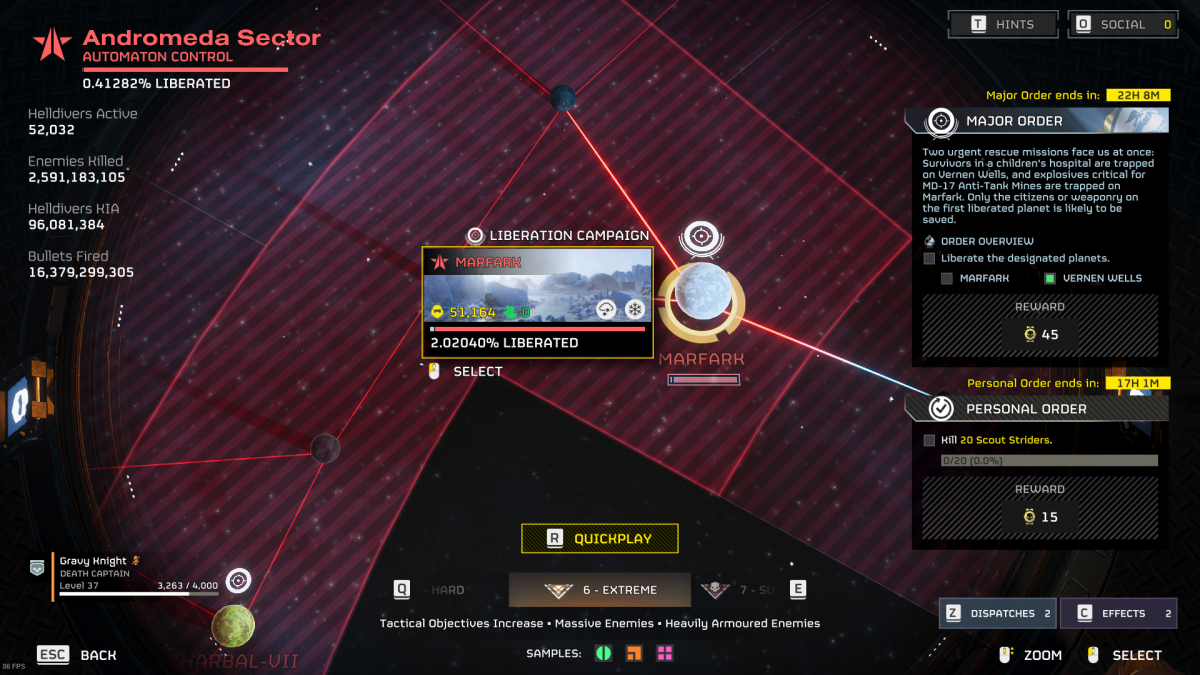1200x675 pixels.
Task: Show active planet Effects
Action: 1118,613
